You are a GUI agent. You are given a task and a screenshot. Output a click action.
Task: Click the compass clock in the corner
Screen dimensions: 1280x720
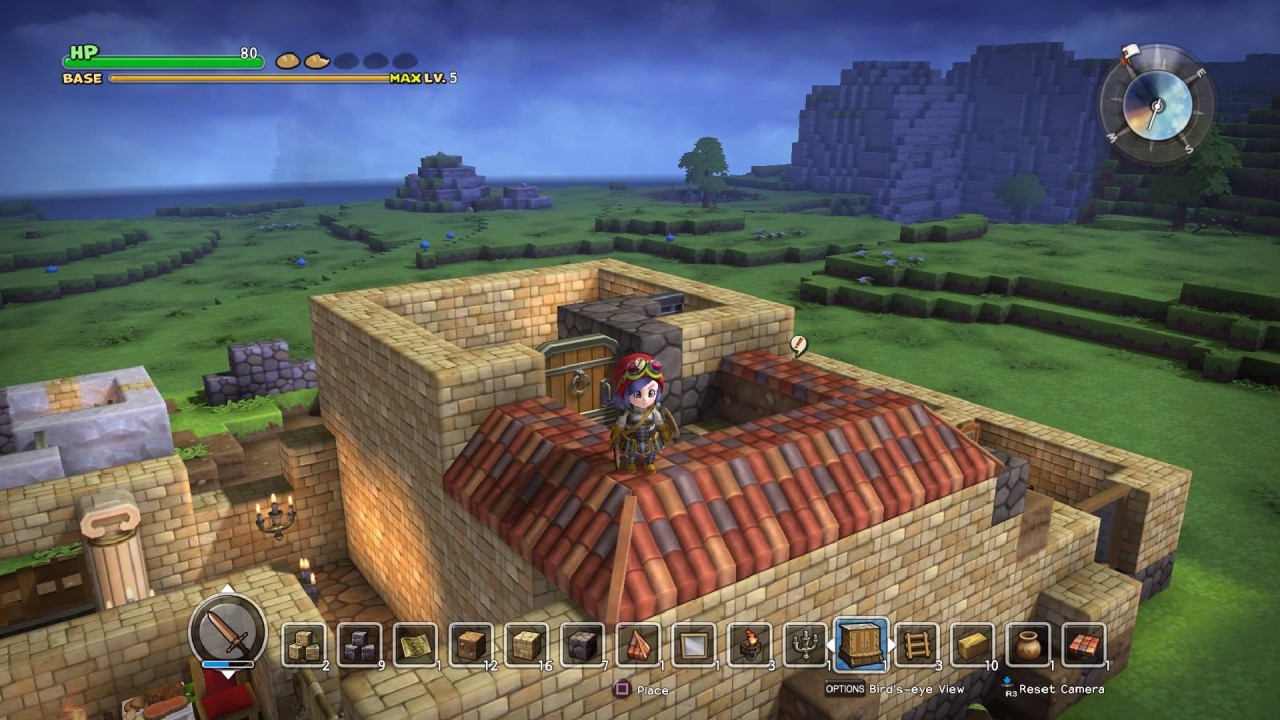coord(1158,102)
